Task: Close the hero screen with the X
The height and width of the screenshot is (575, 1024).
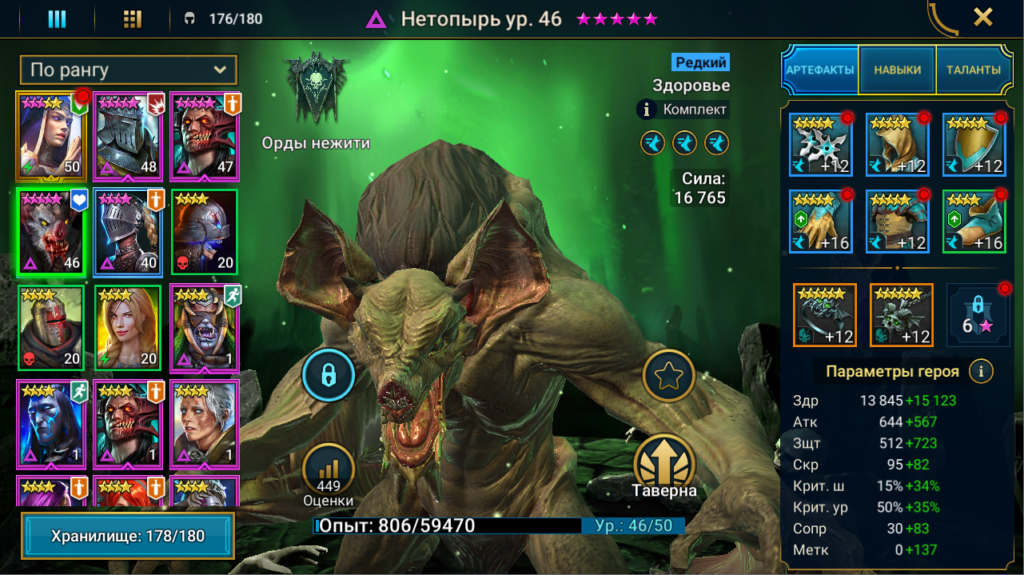Action: click(x=983, y=17)
